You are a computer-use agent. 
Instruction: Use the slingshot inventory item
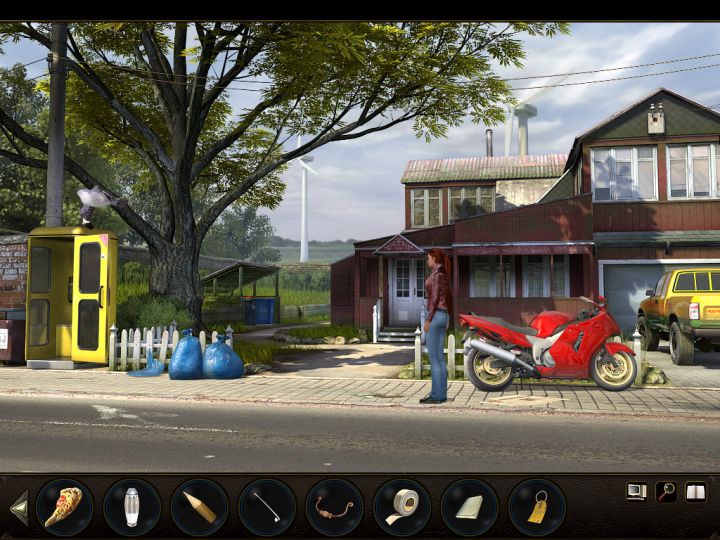tap(334, 507)
